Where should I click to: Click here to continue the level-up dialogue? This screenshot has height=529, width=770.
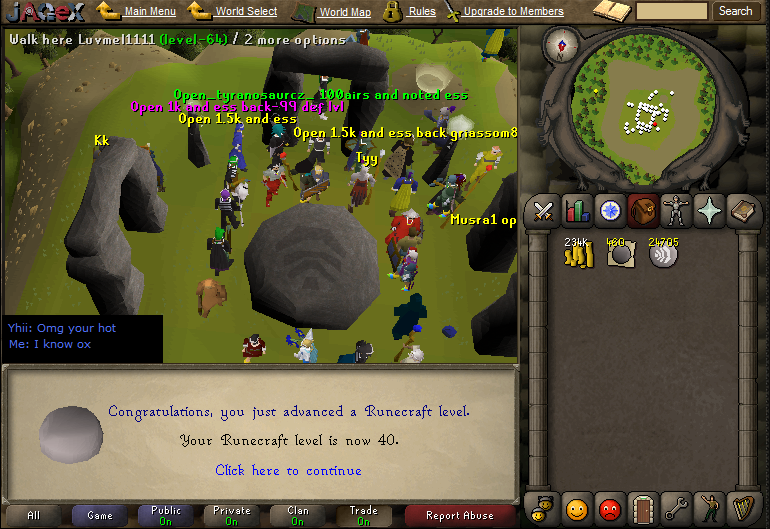coord(288,470)
